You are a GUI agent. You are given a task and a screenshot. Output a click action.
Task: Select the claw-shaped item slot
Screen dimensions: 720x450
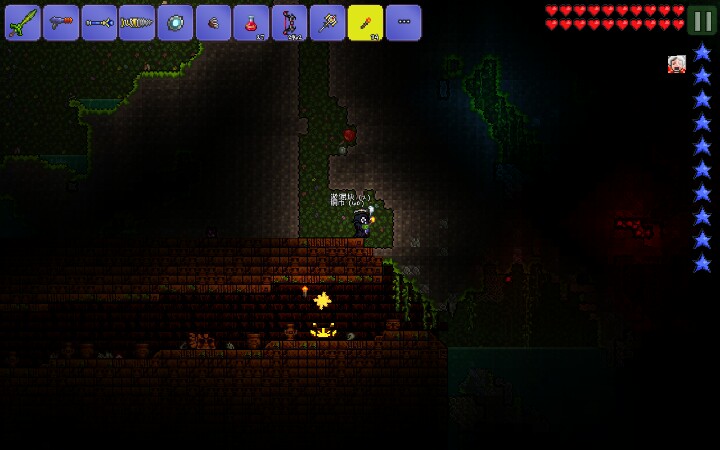(x=213, y=22)
